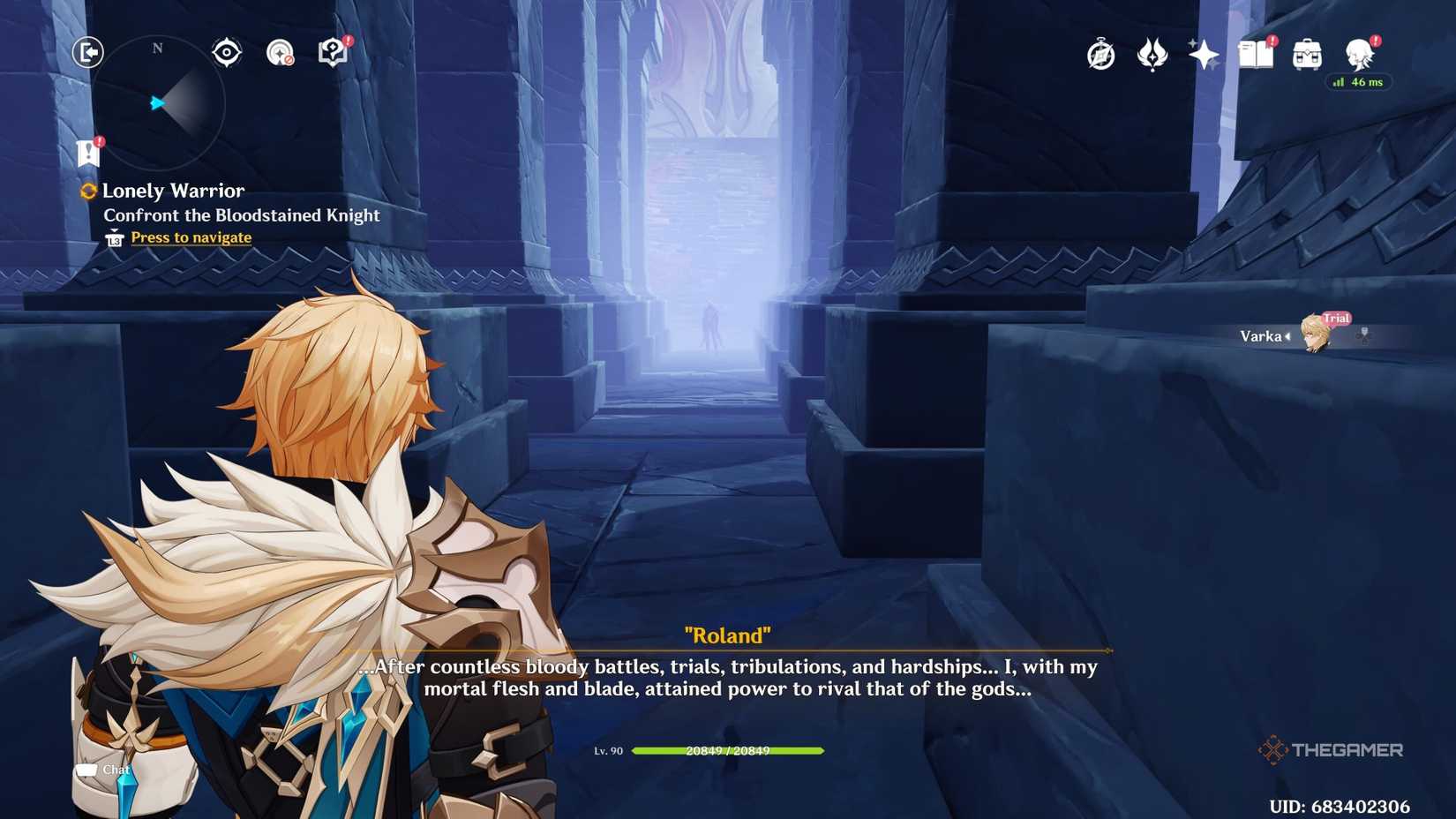
Task: Click the "Press to navigate" link
Action: (x=190, y=237)
